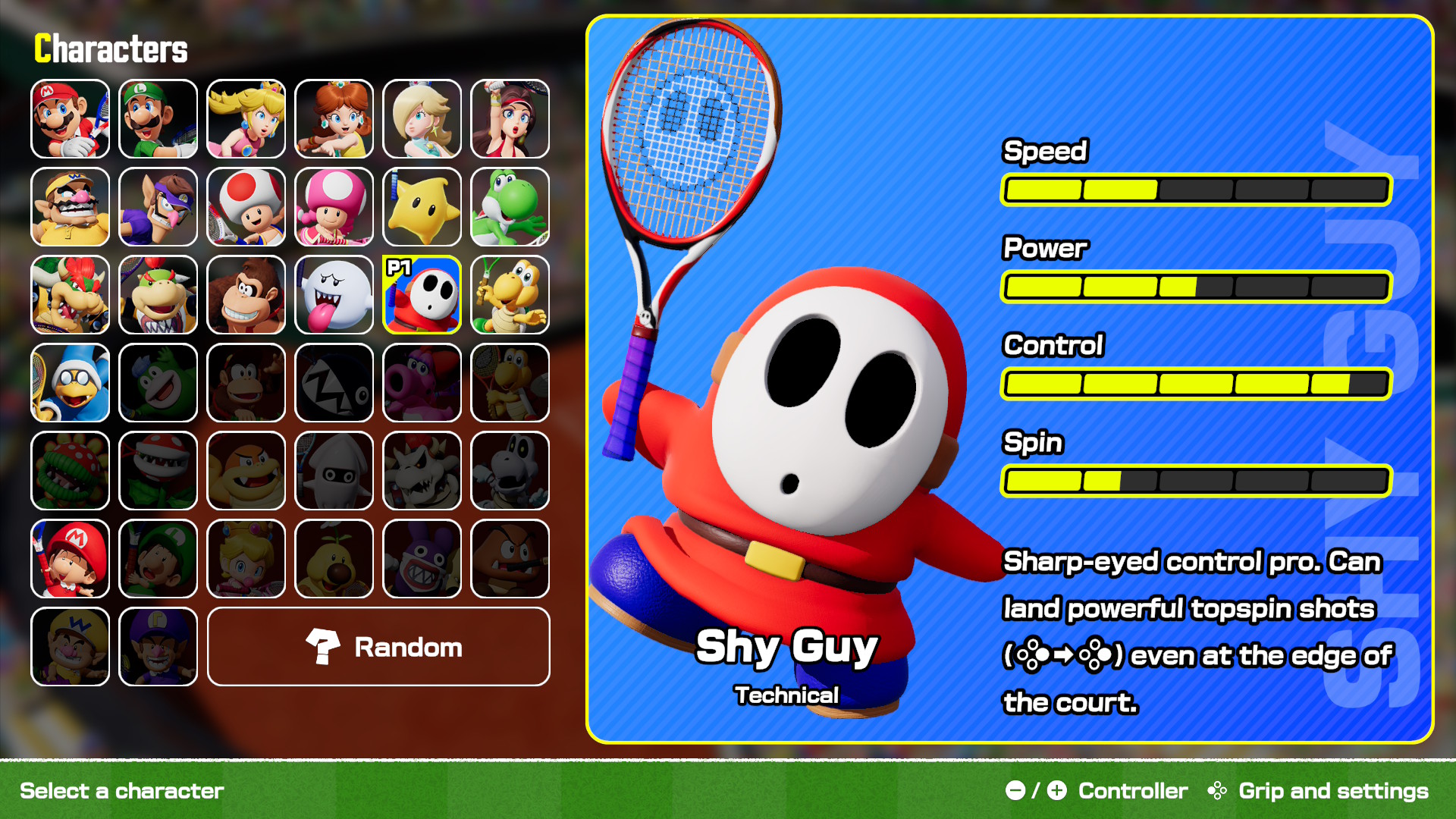Select Toad's portrait
Image resolution: width=1456 pixels, height=819 pixels.
246,207
